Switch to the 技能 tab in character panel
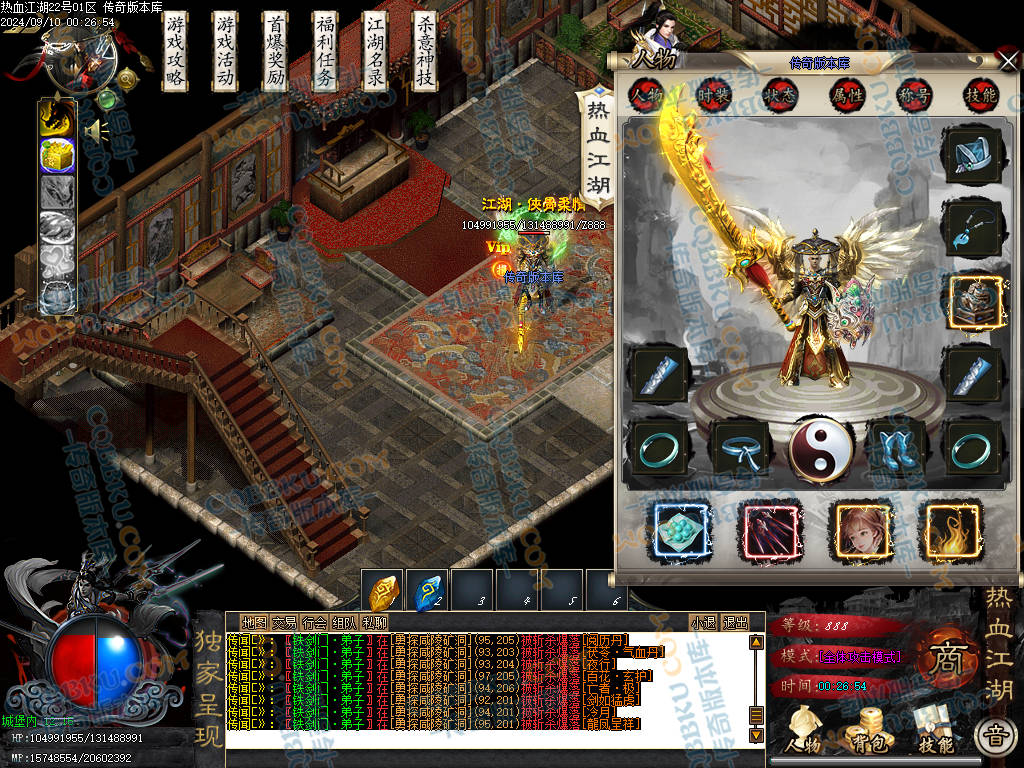Image resolution: width=1024 pixels, height=768 pixels. tap(979, 95)
